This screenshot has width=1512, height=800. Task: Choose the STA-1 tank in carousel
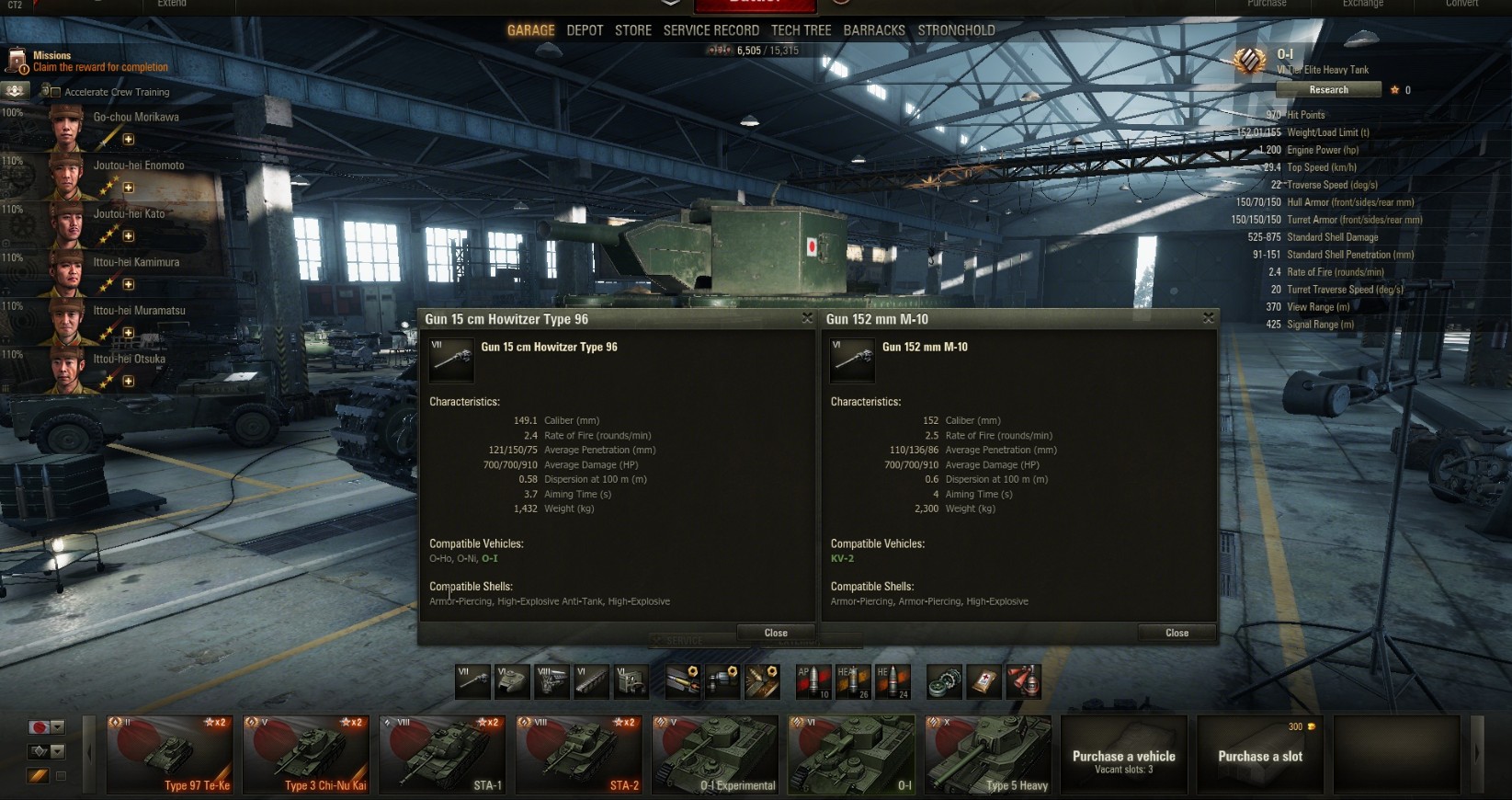coord(442,756)
